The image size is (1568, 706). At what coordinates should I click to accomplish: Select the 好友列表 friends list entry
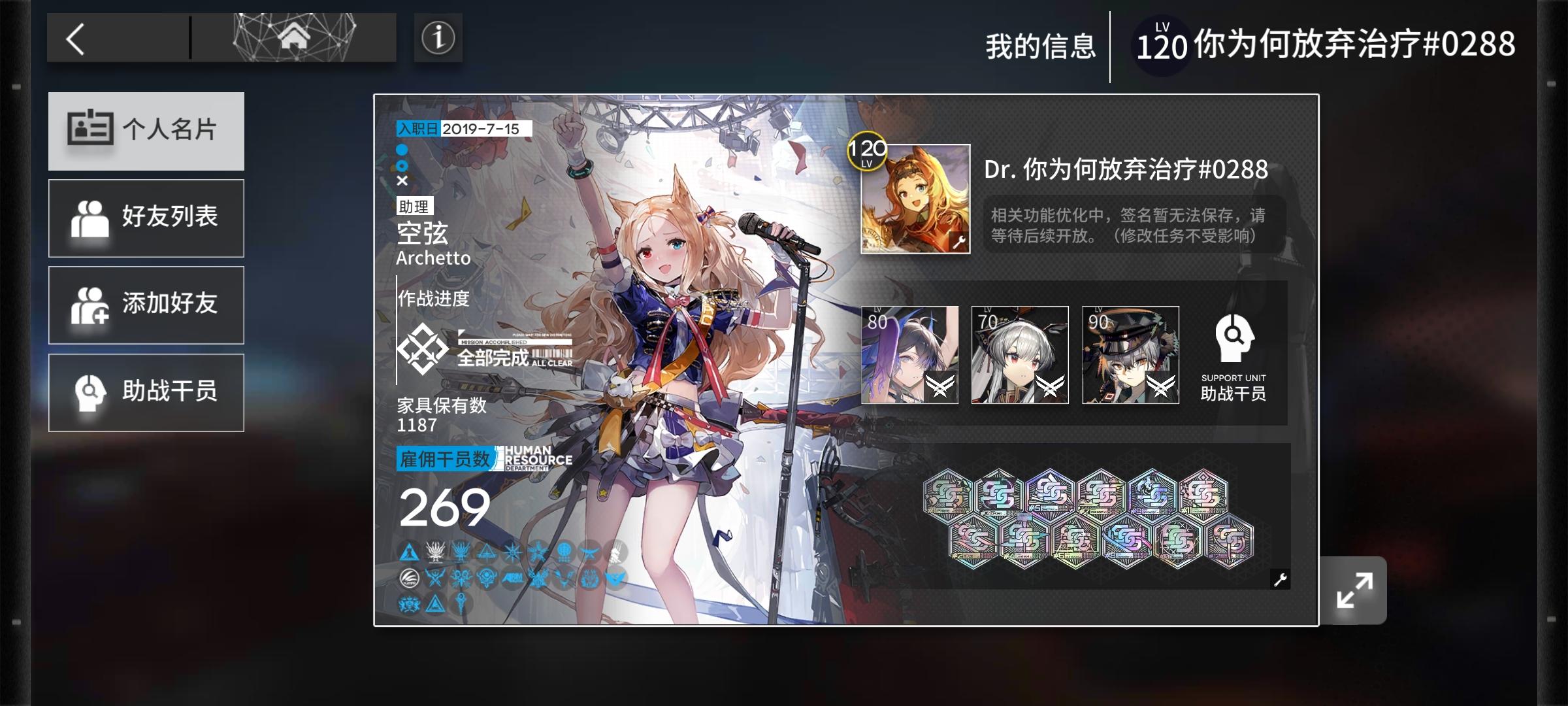145,218
